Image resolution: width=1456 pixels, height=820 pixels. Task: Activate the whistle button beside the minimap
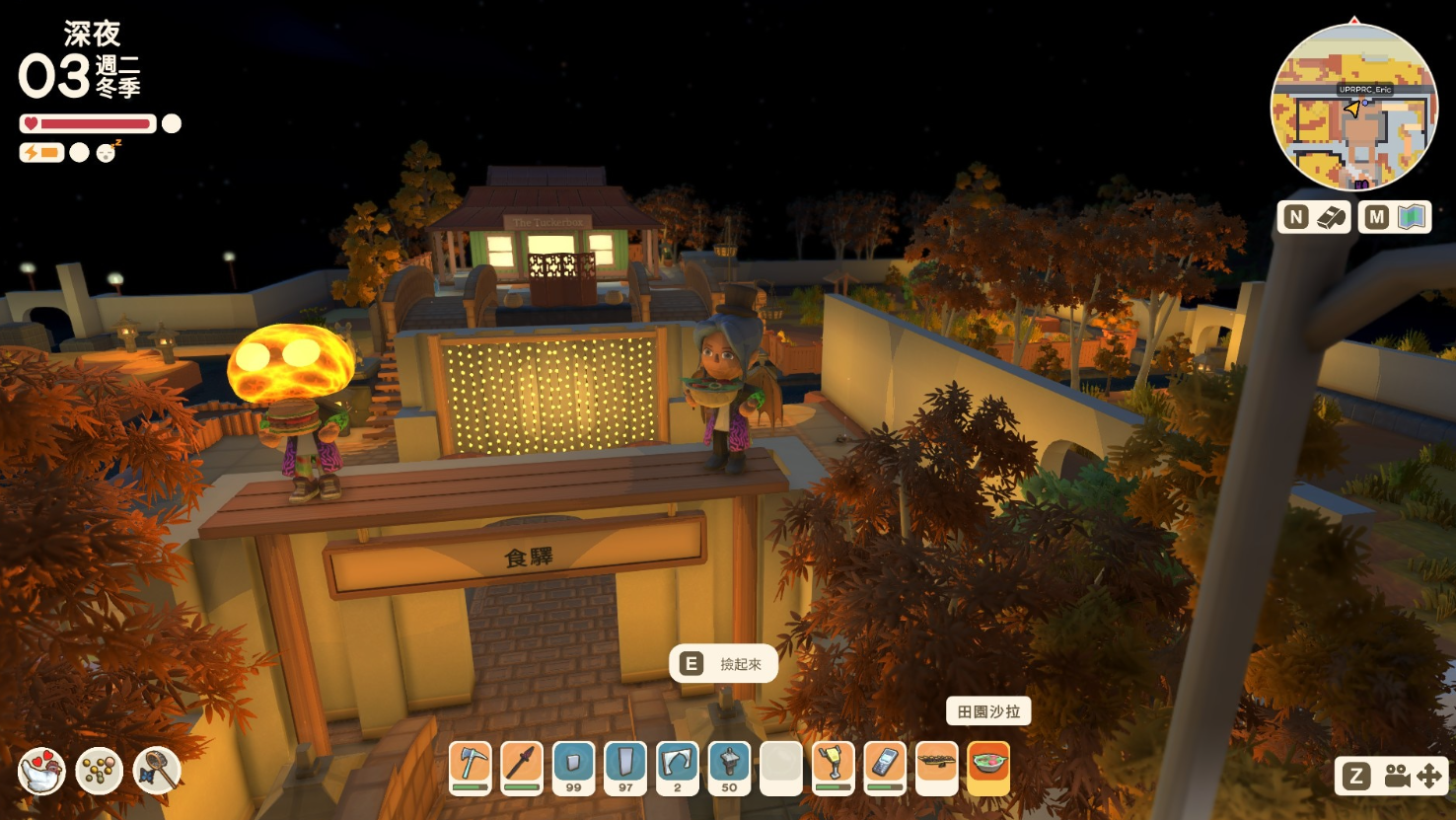[x=1314, y=217]
